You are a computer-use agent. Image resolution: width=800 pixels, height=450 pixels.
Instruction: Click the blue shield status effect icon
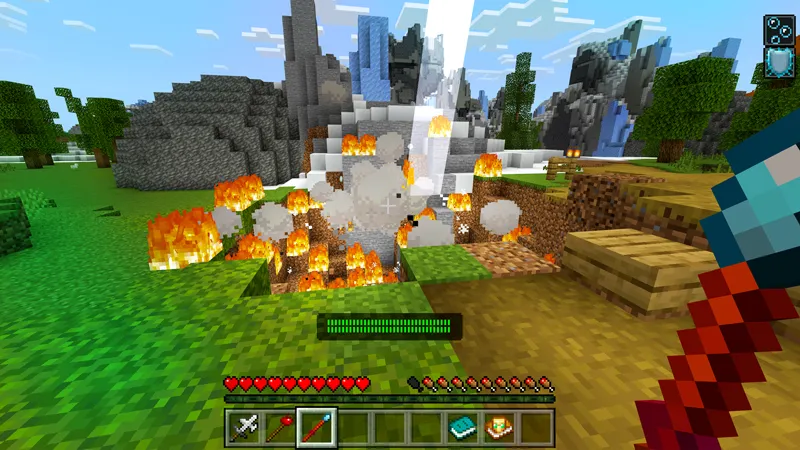click(779, 63)
